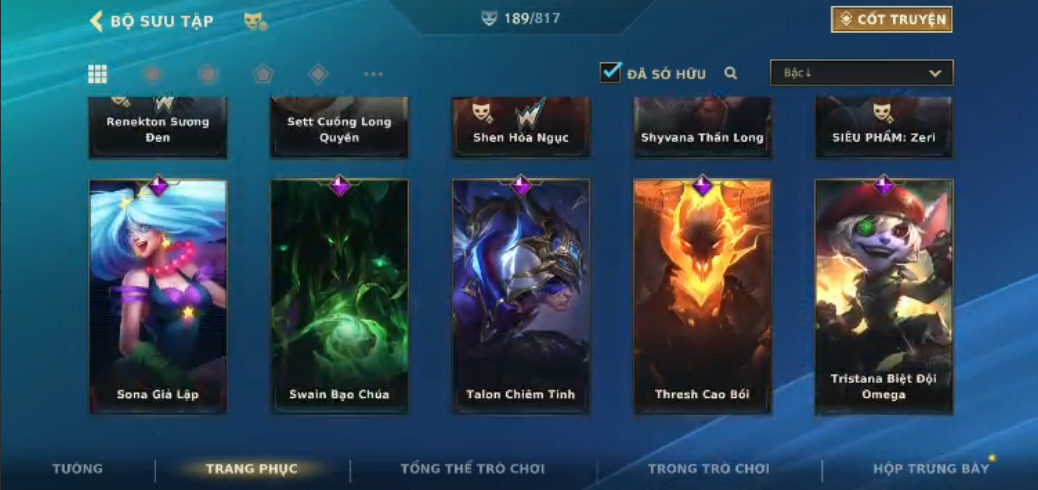Open the Trong Trò Chơi tab

click(x=708, y=469)
